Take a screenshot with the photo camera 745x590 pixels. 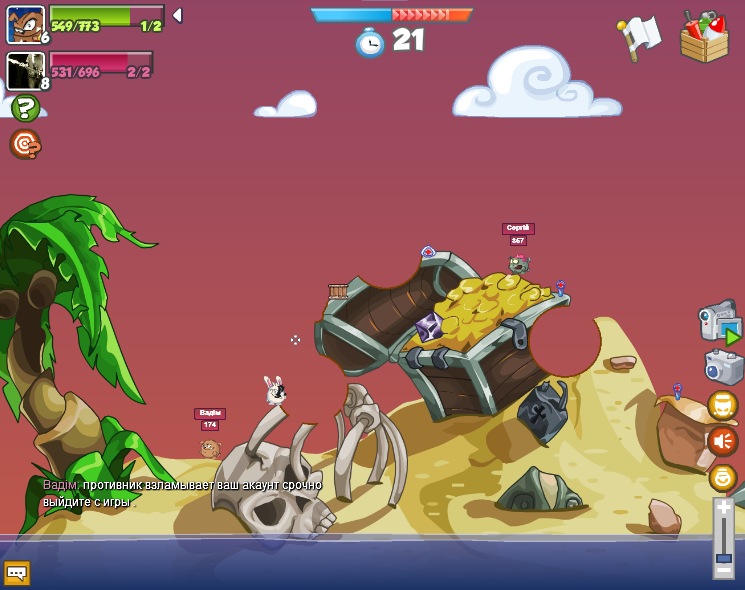(723, 367)
